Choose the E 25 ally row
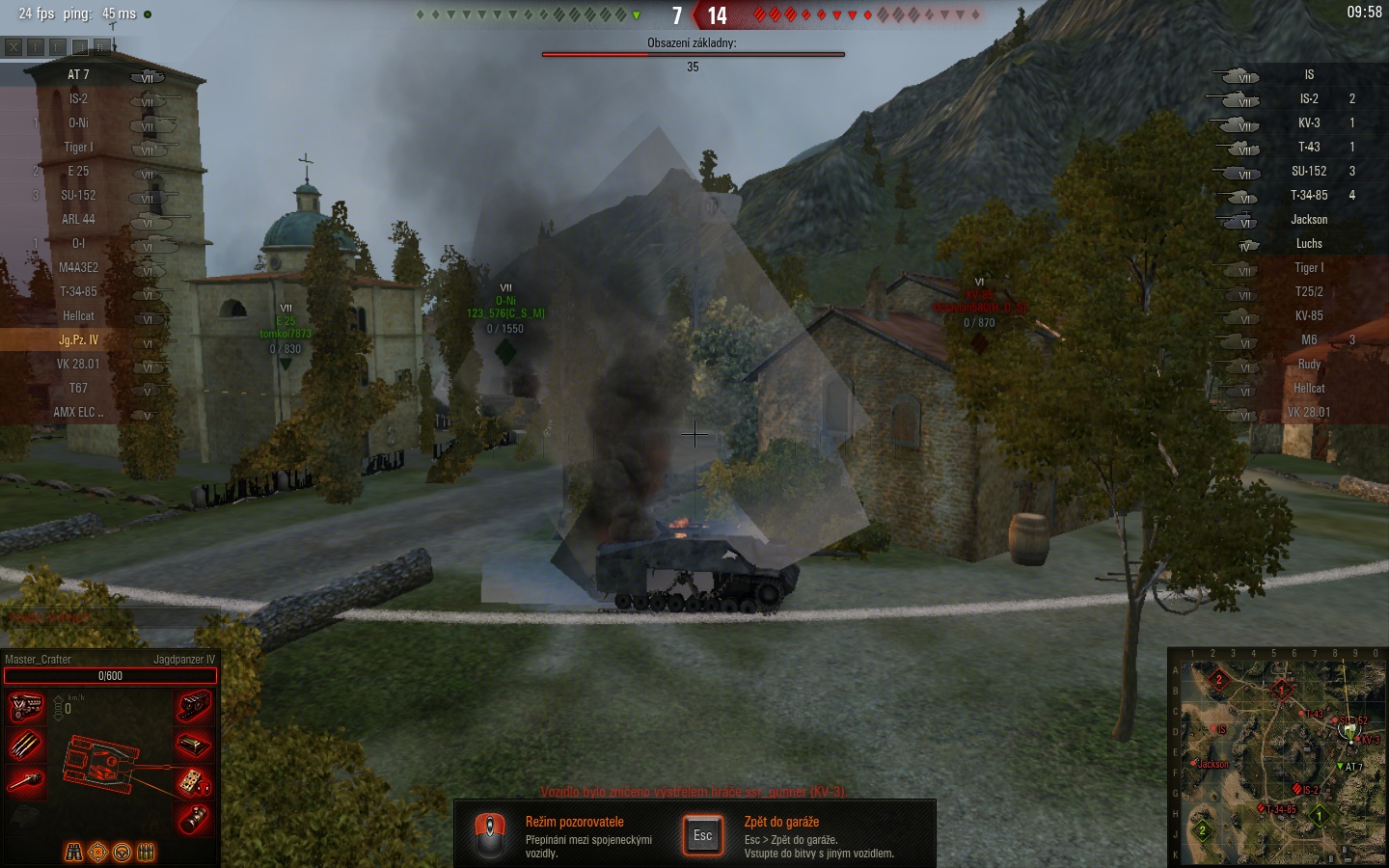The width and height of the screenshot is (1389, 868). pyautogui.click(x=78, y=171)
